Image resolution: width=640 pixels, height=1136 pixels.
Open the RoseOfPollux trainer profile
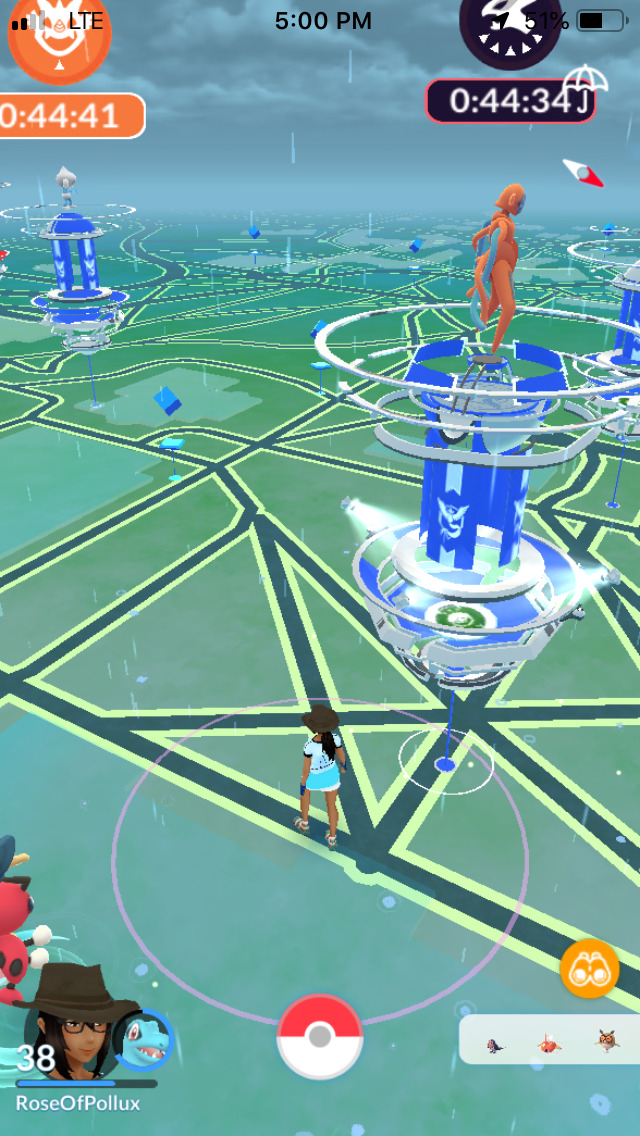click(x=70, y=1030)
